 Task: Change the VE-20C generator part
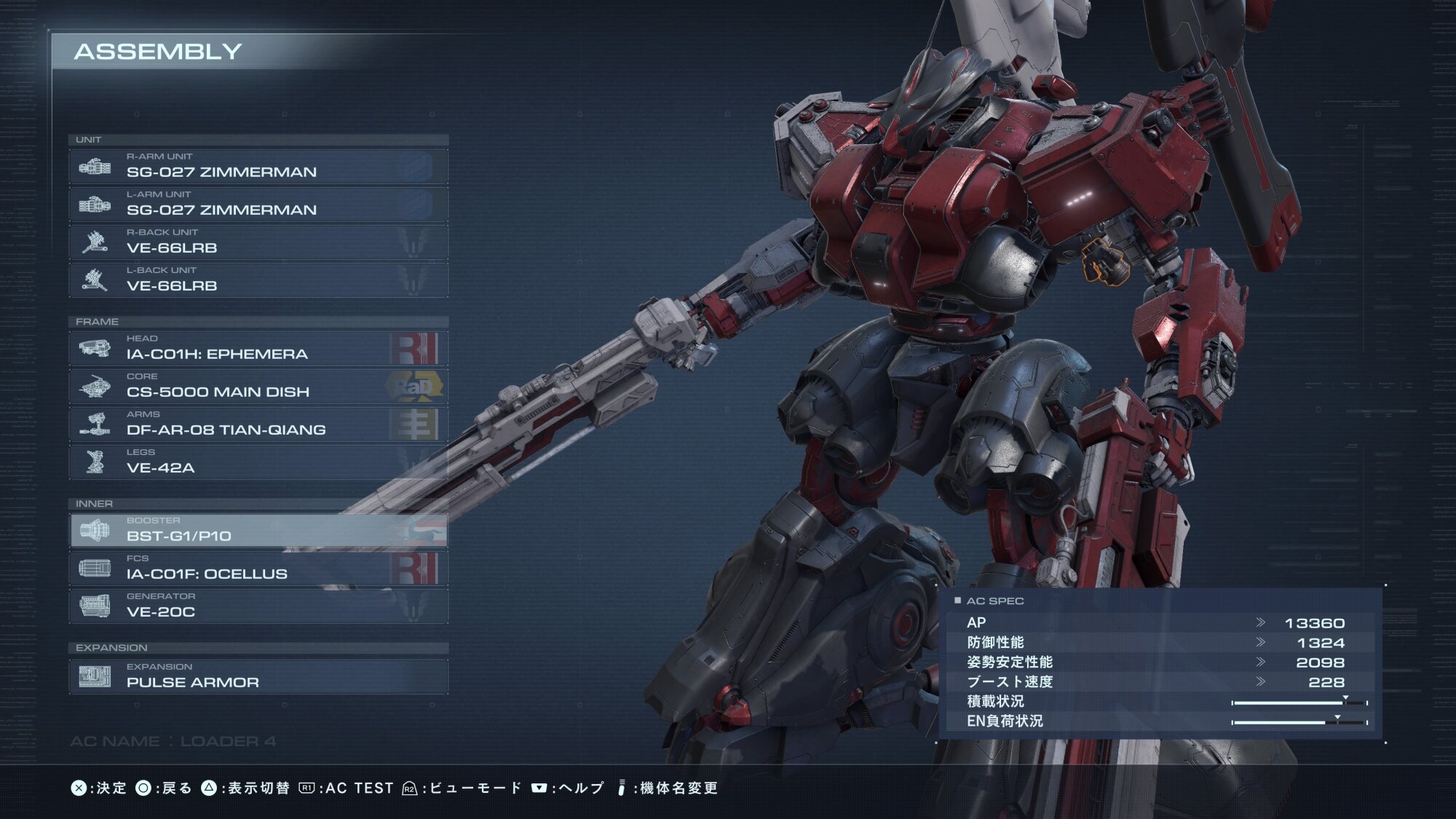(258, 606)
